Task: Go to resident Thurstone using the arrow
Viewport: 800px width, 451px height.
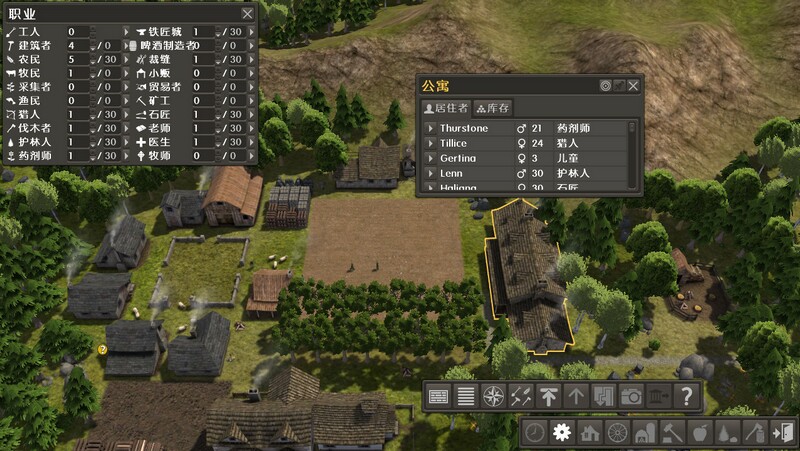Action: coord(431,128)
